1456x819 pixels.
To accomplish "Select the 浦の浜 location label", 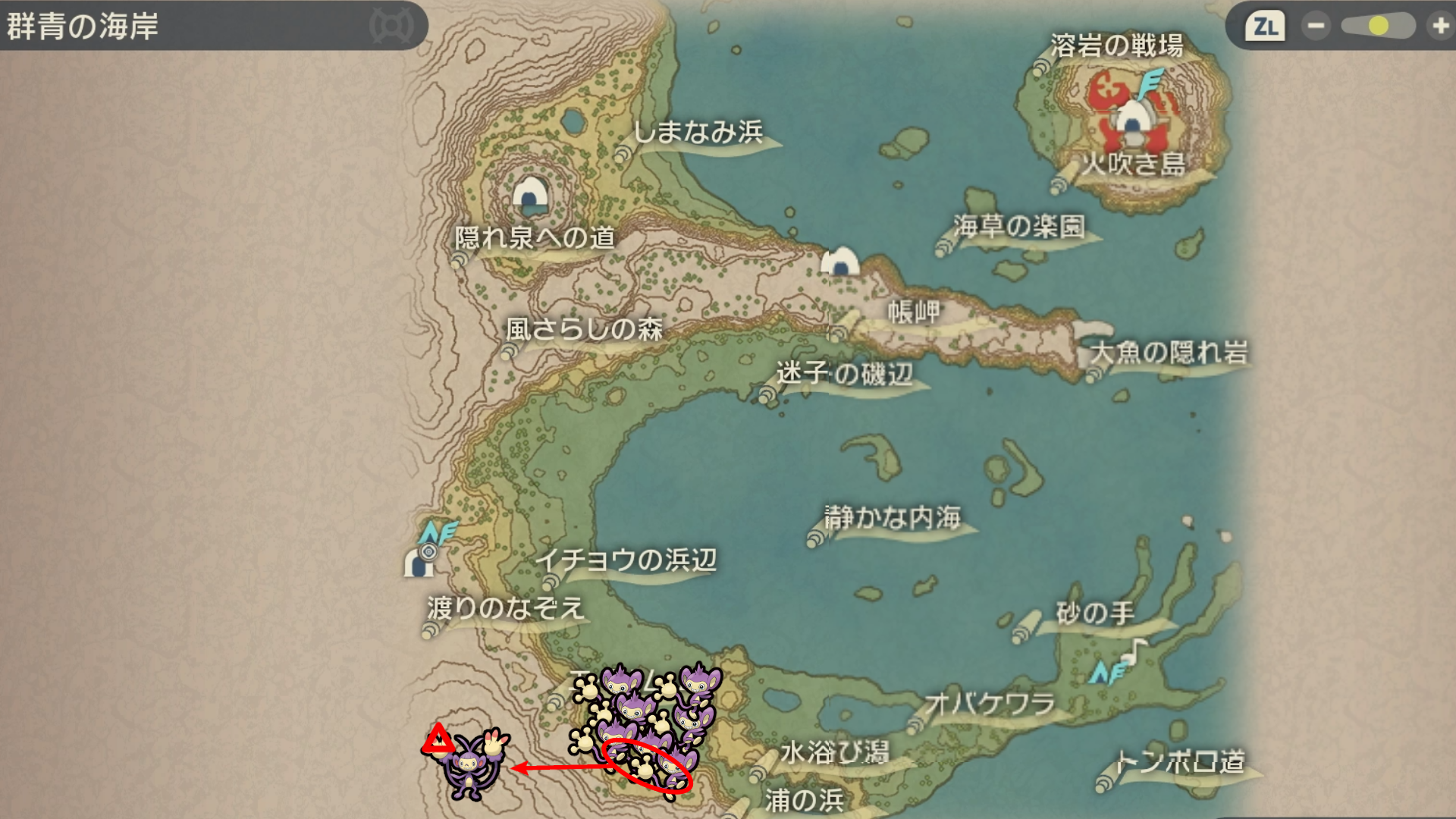I will (804, 800).
